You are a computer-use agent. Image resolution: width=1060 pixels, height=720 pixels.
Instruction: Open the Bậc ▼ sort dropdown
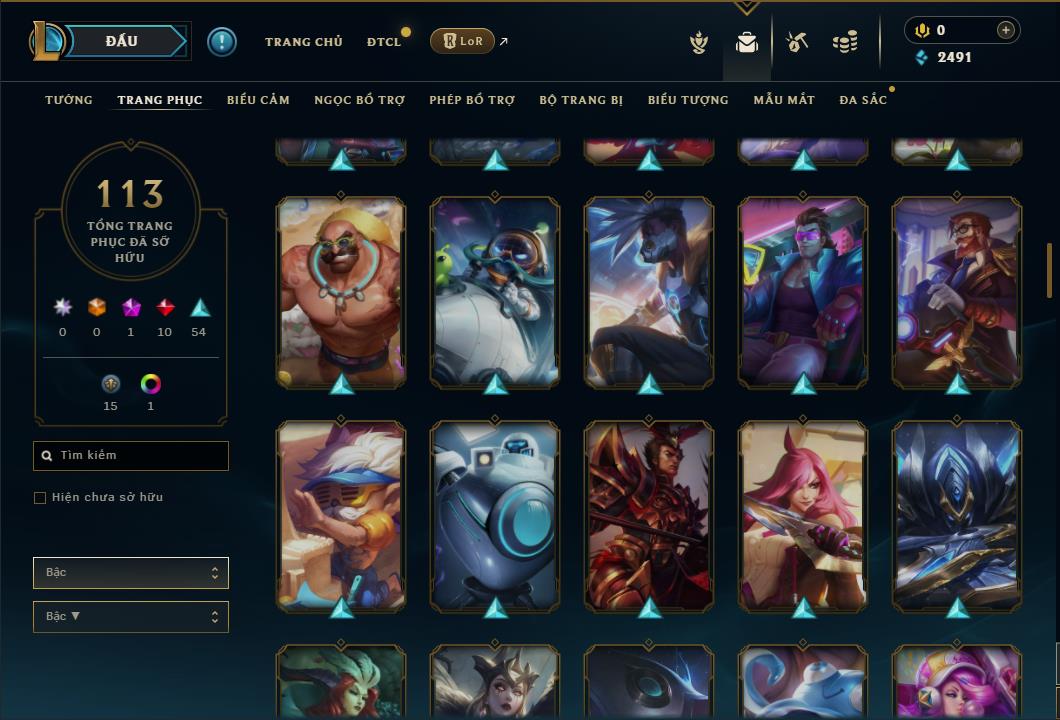tap(131, 617)
